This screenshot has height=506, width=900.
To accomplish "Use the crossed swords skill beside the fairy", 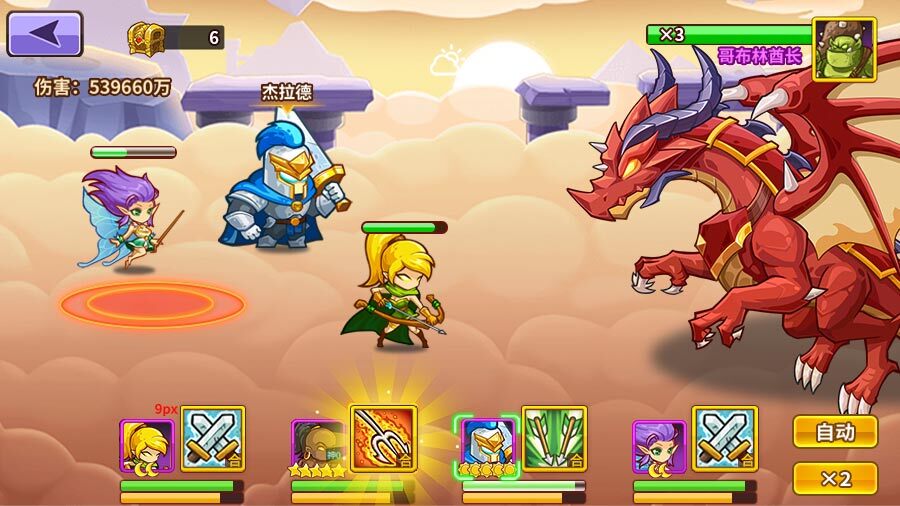I will pos(725,438).
